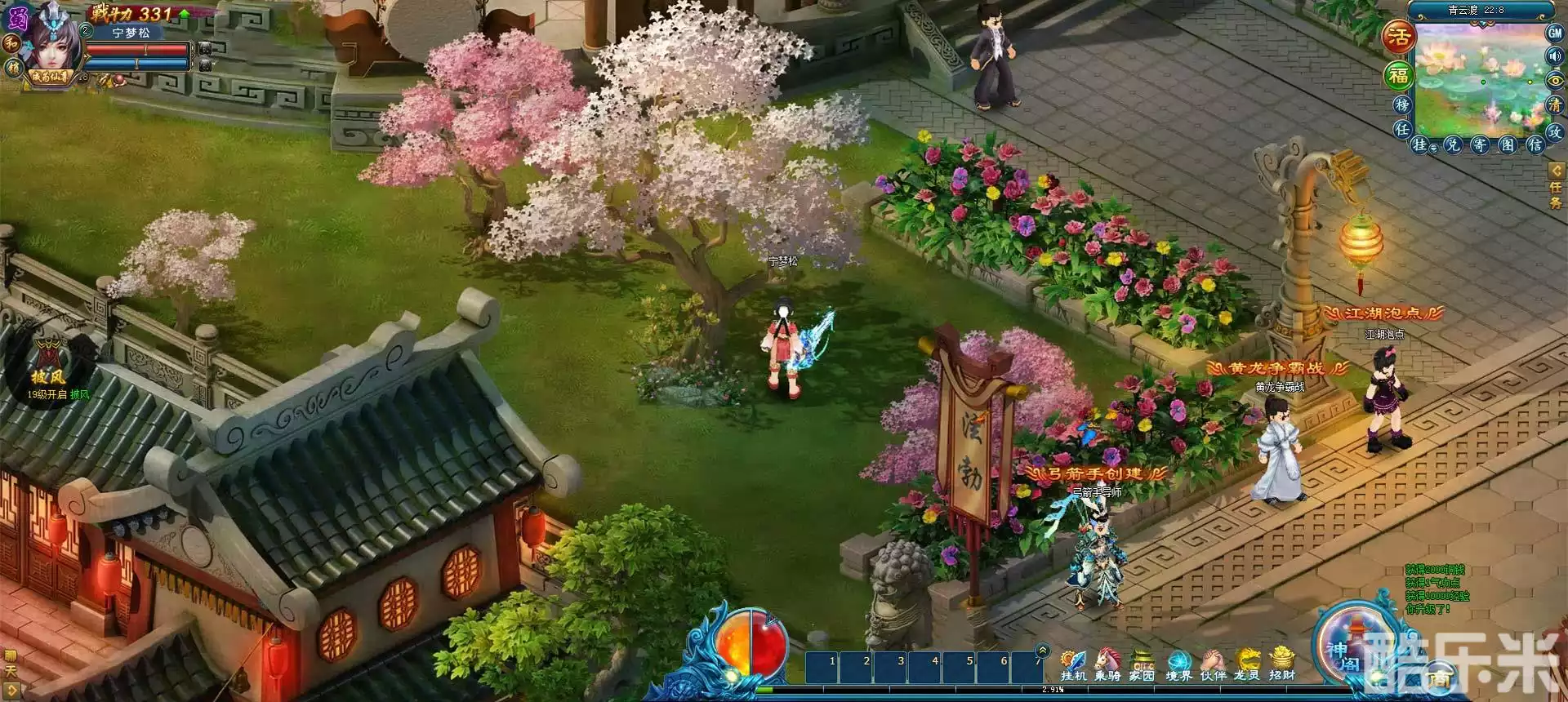Screen dimensions: 1568x702
Task: Open the 福 welfare rewards panel
Action: tap(1401, 76)
